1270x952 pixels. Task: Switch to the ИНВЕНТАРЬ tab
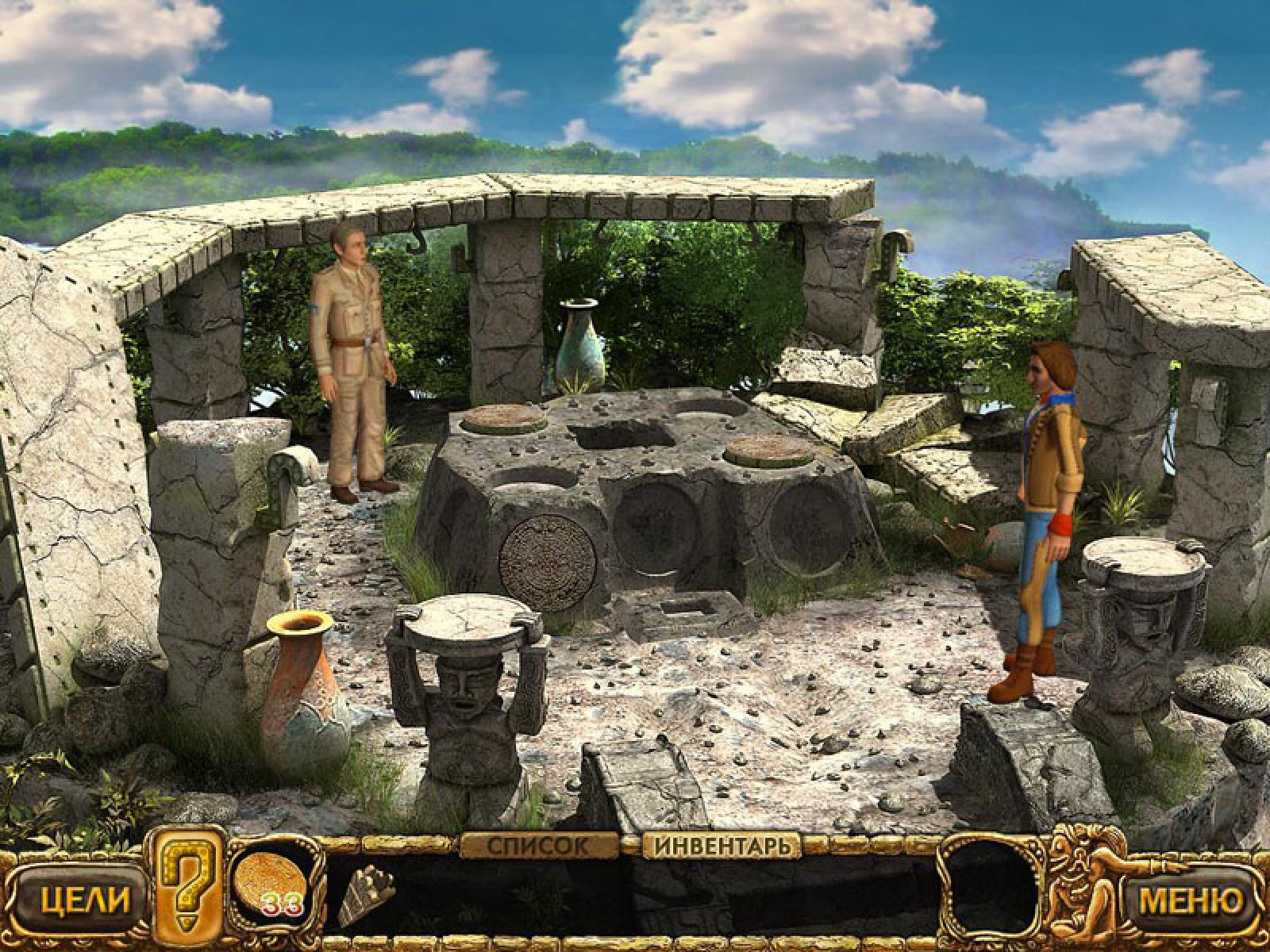click(722, 846)
